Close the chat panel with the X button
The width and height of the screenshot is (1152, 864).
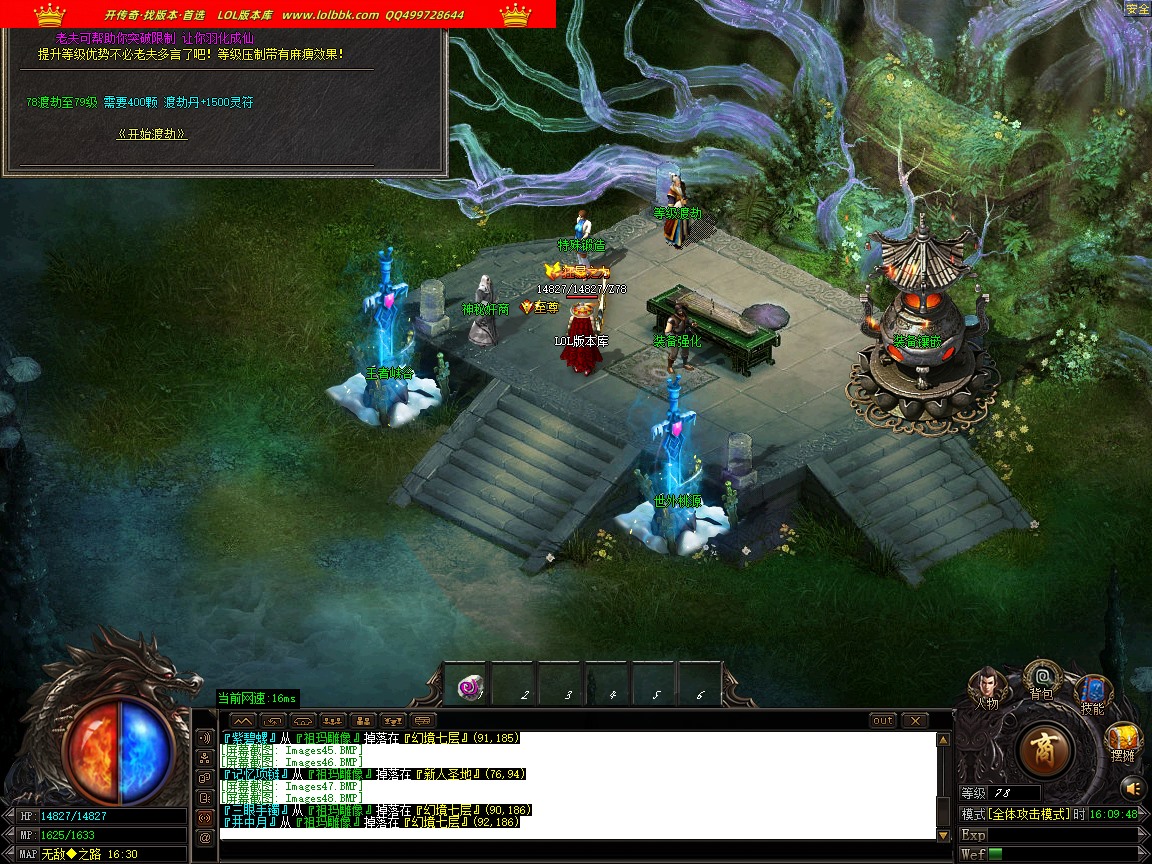tap(914, 720)
